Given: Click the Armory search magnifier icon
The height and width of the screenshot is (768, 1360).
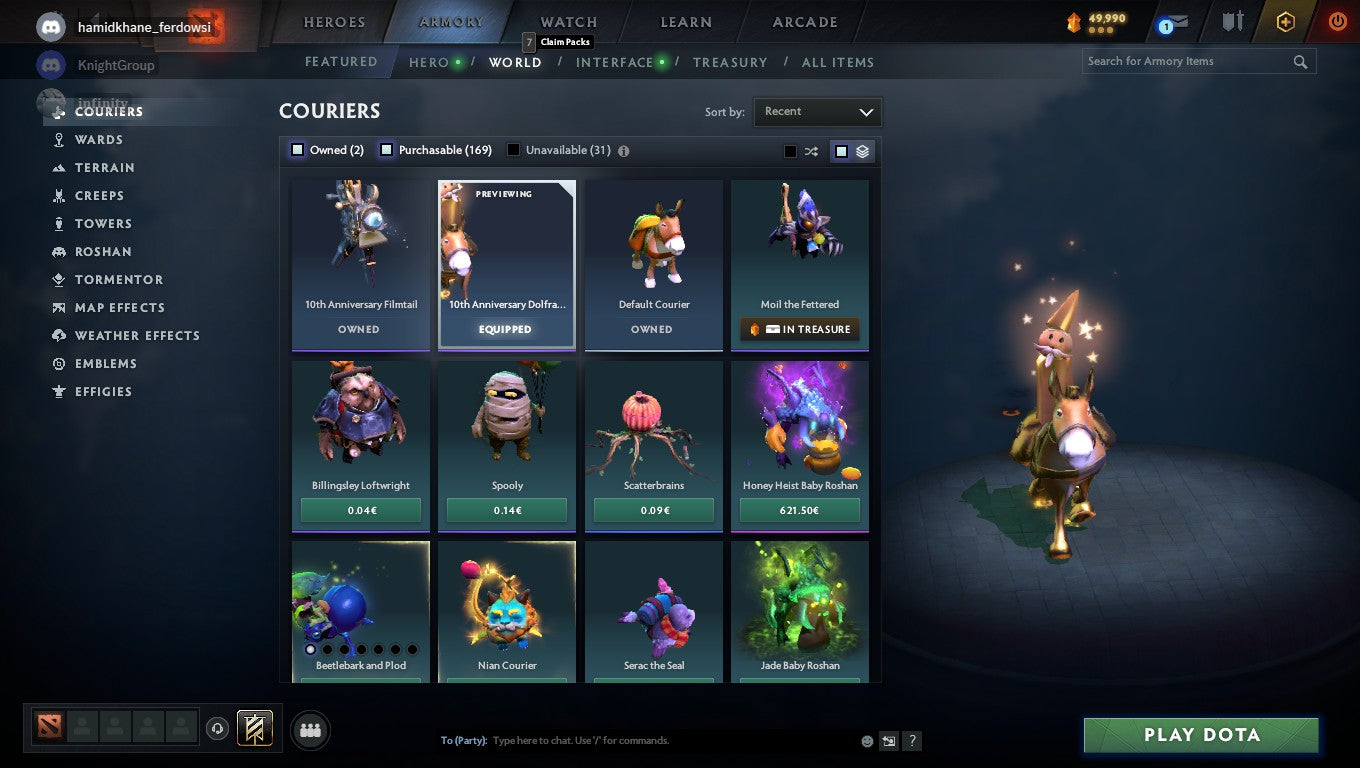Looking at the screenshot, I should [x=1300, y=61].
